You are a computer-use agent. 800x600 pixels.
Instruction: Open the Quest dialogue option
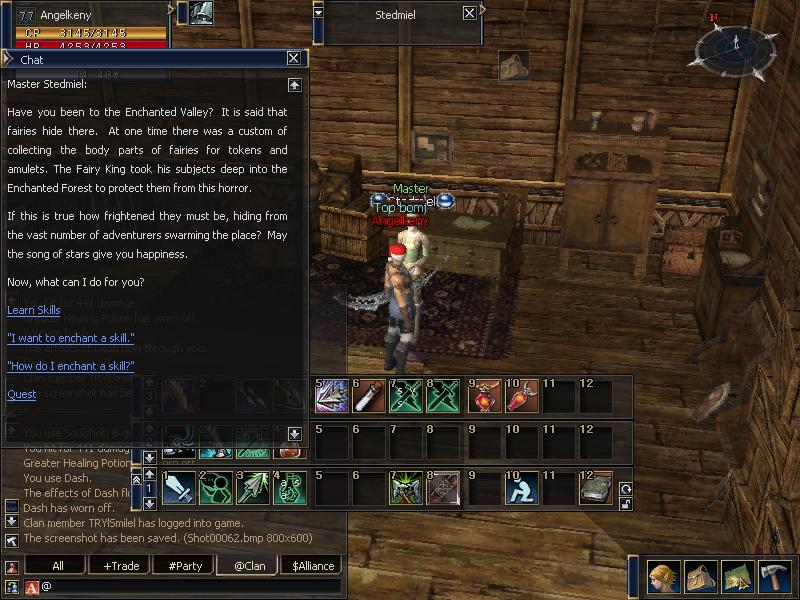tap(21, 394)
